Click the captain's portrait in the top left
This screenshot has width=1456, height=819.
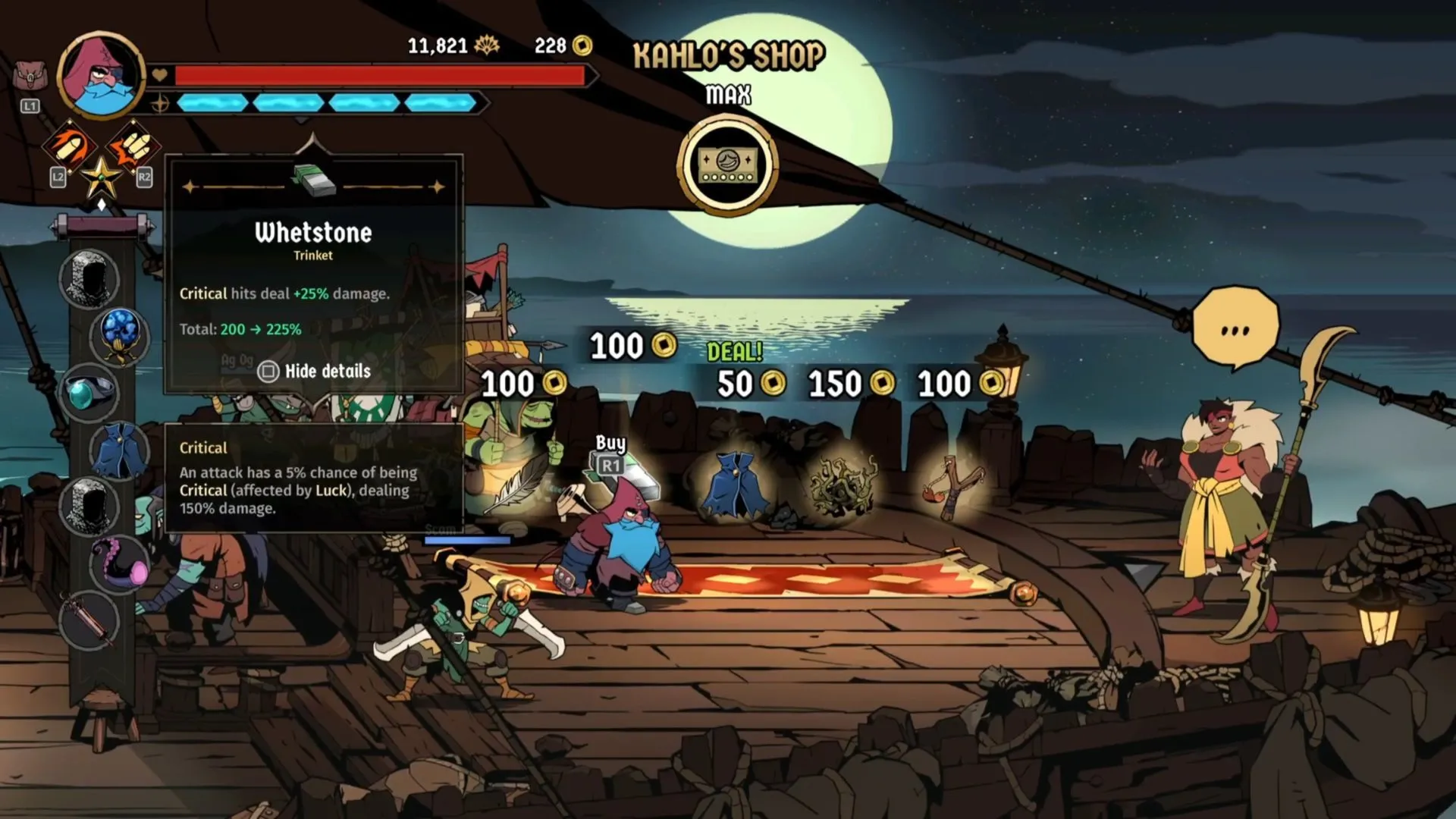(99, 78)
